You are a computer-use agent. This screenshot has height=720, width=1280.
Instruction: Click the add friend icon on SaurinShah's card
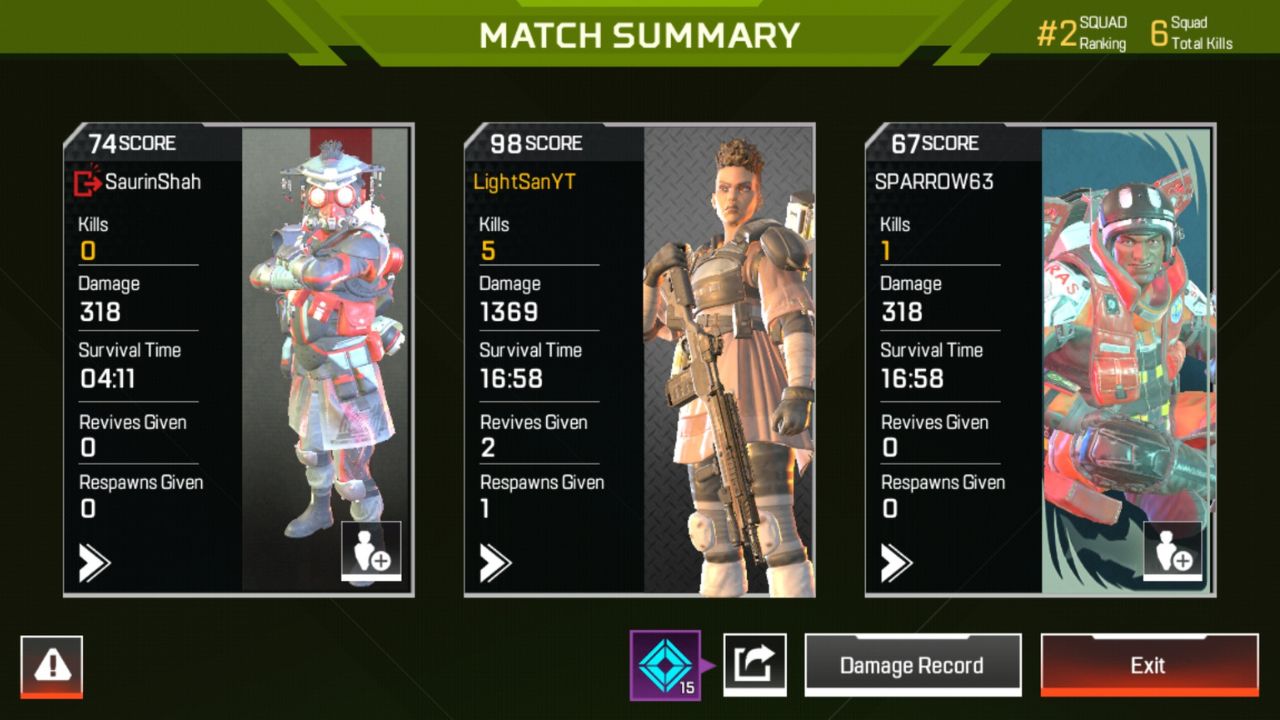coord(372,549)
